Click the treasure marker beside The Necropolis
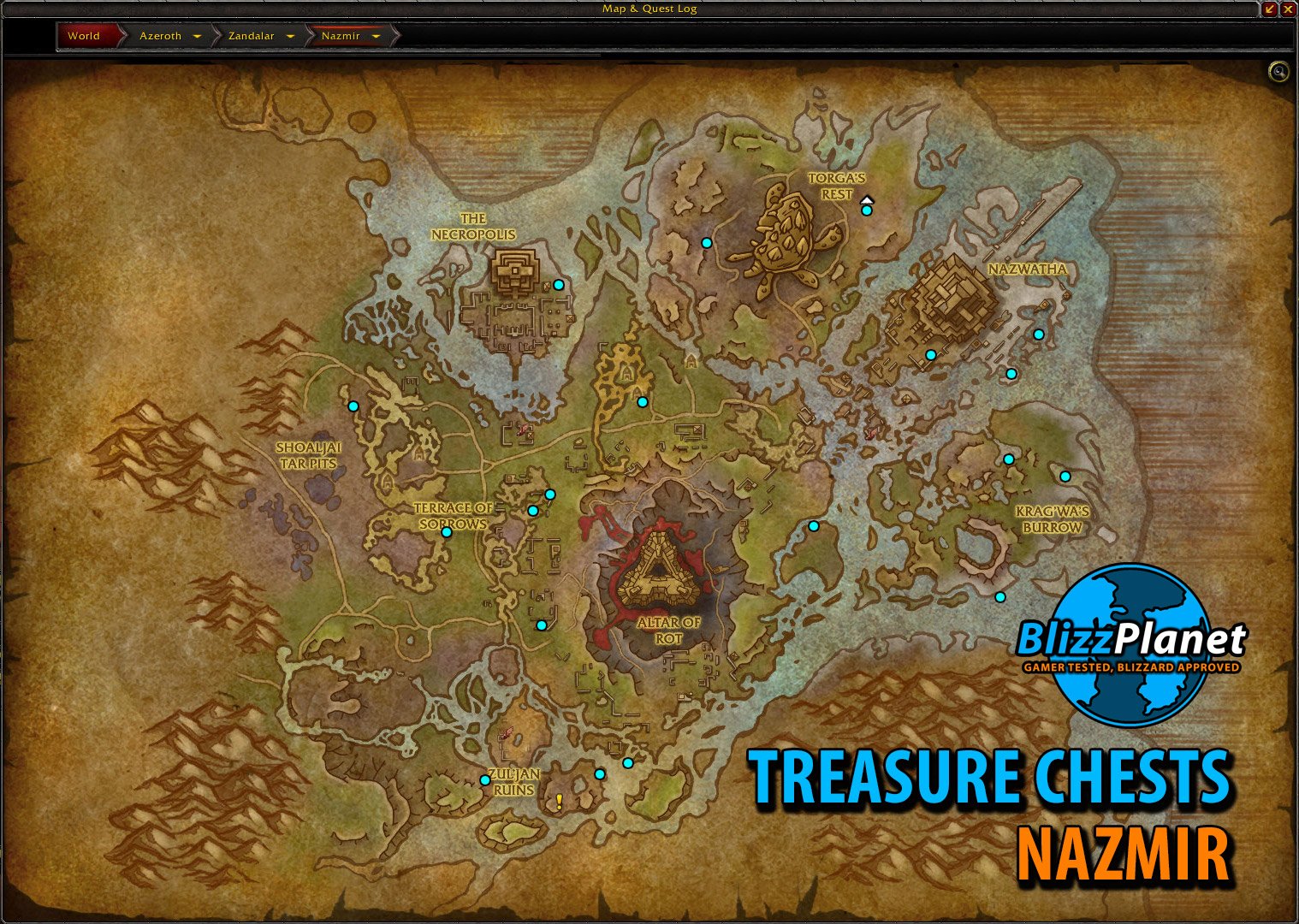 click(561, 283)
